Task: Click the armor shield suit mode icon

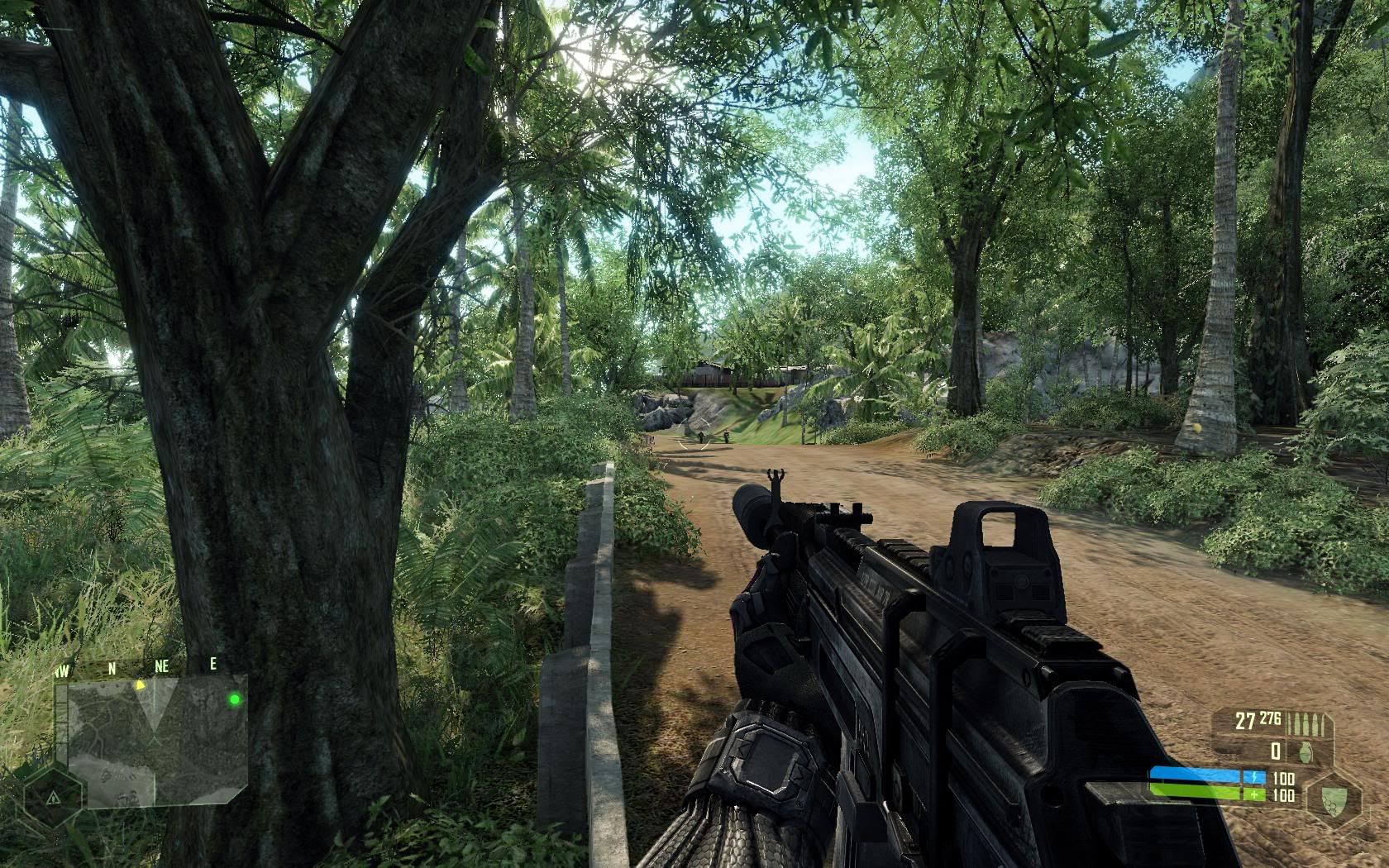Action: (1333, 799)
